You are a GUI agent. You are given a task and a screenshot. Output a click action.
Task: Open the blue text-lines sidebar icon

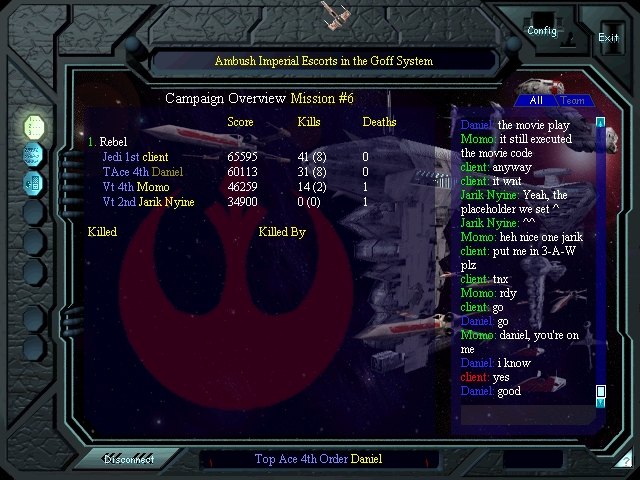[33, 155]
